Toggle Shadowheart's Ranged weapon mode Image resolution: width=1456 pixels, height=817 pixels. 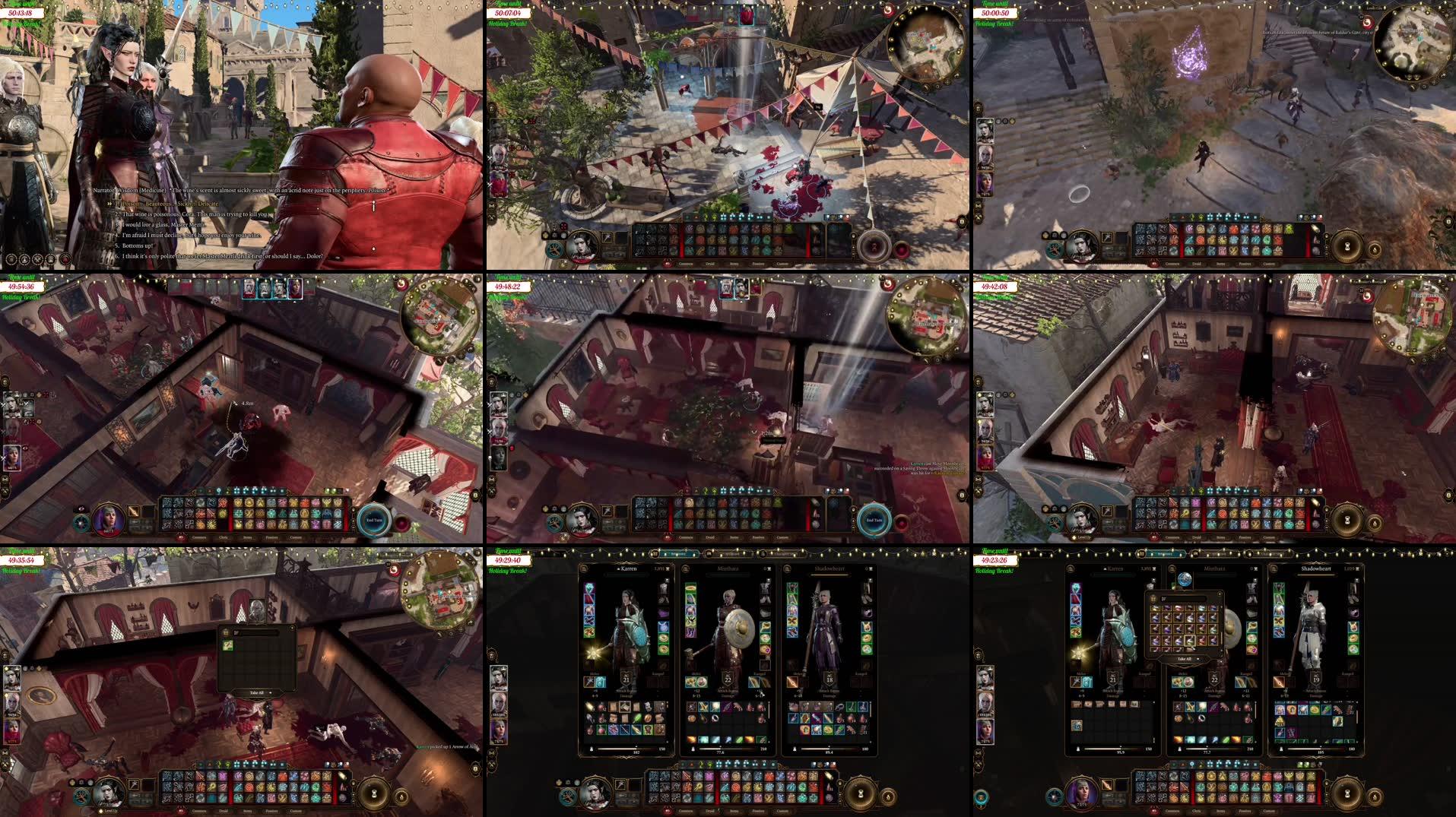[861, 673]
